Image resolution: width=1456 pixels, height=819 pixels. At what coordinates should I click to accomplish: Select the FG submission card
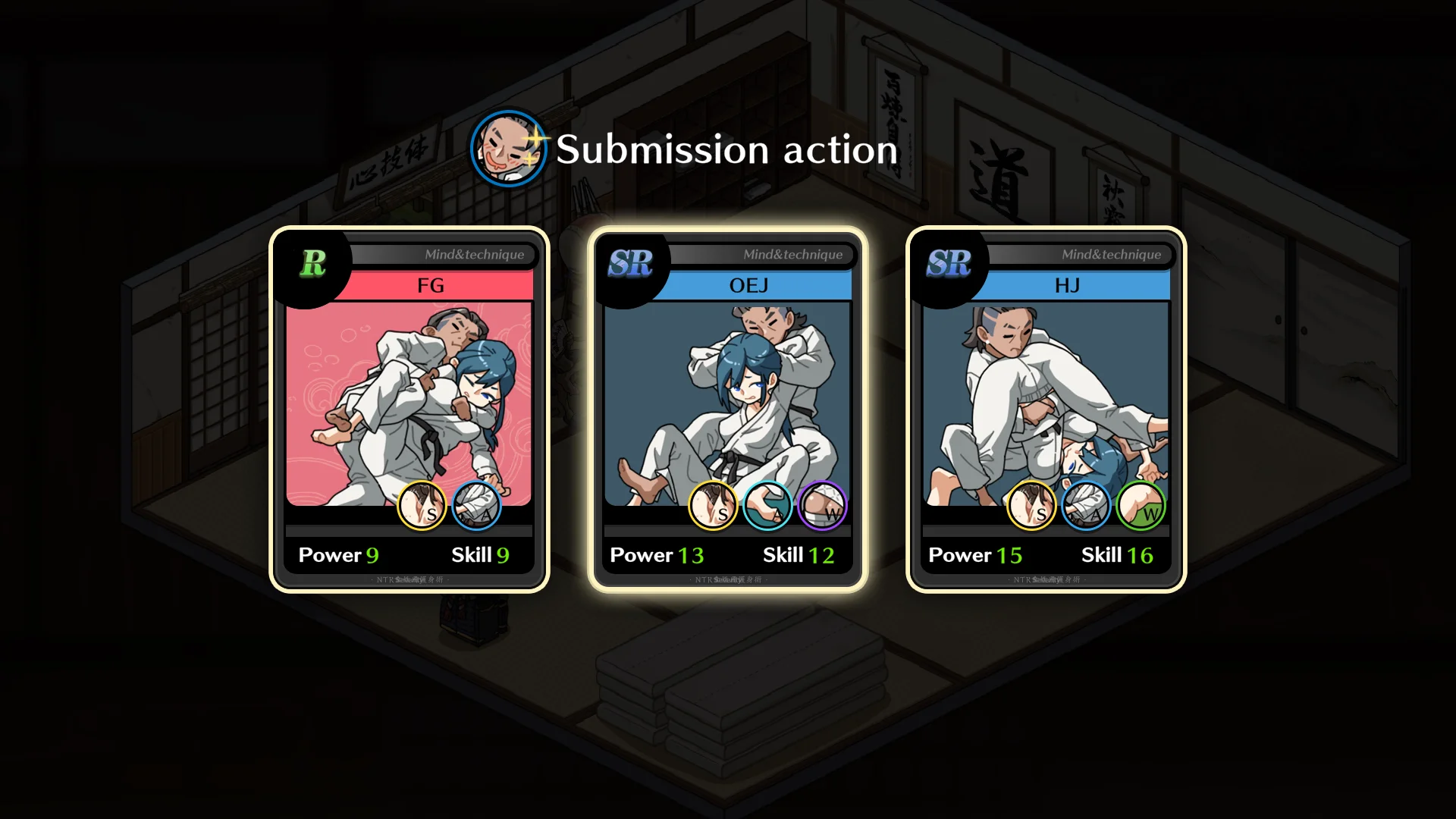tap(409, 409)
